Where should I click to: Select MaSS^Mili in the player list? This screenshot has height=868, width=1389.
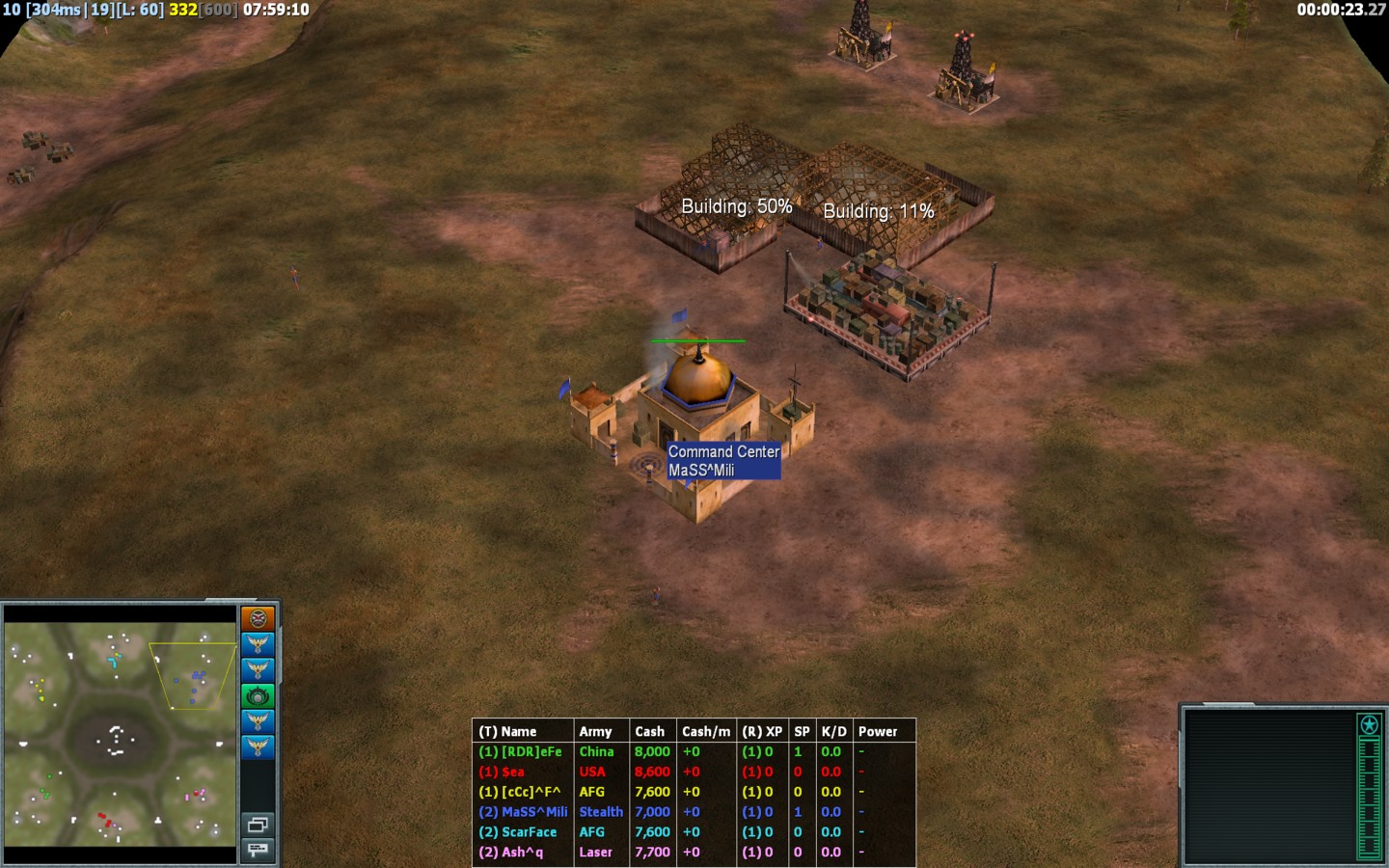click(x=524, y=812)
